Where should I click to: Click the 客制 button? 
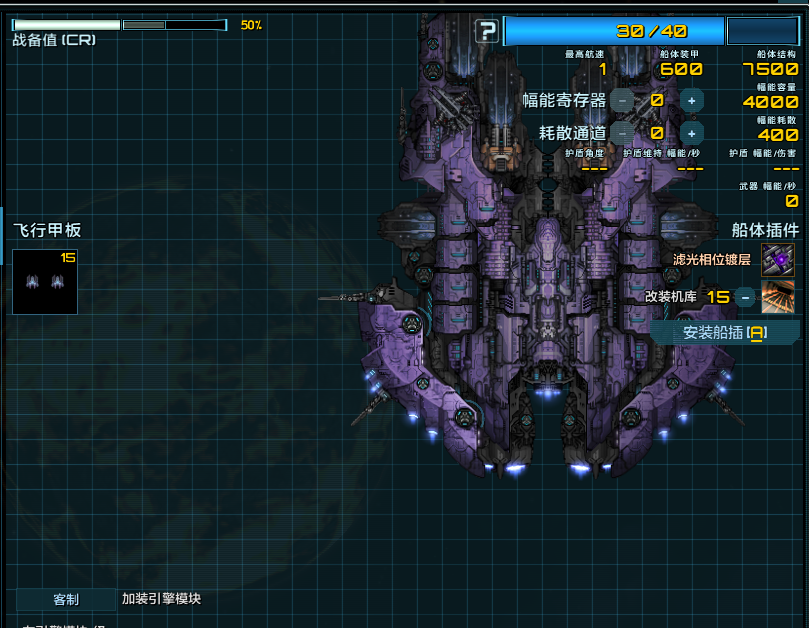66,600
